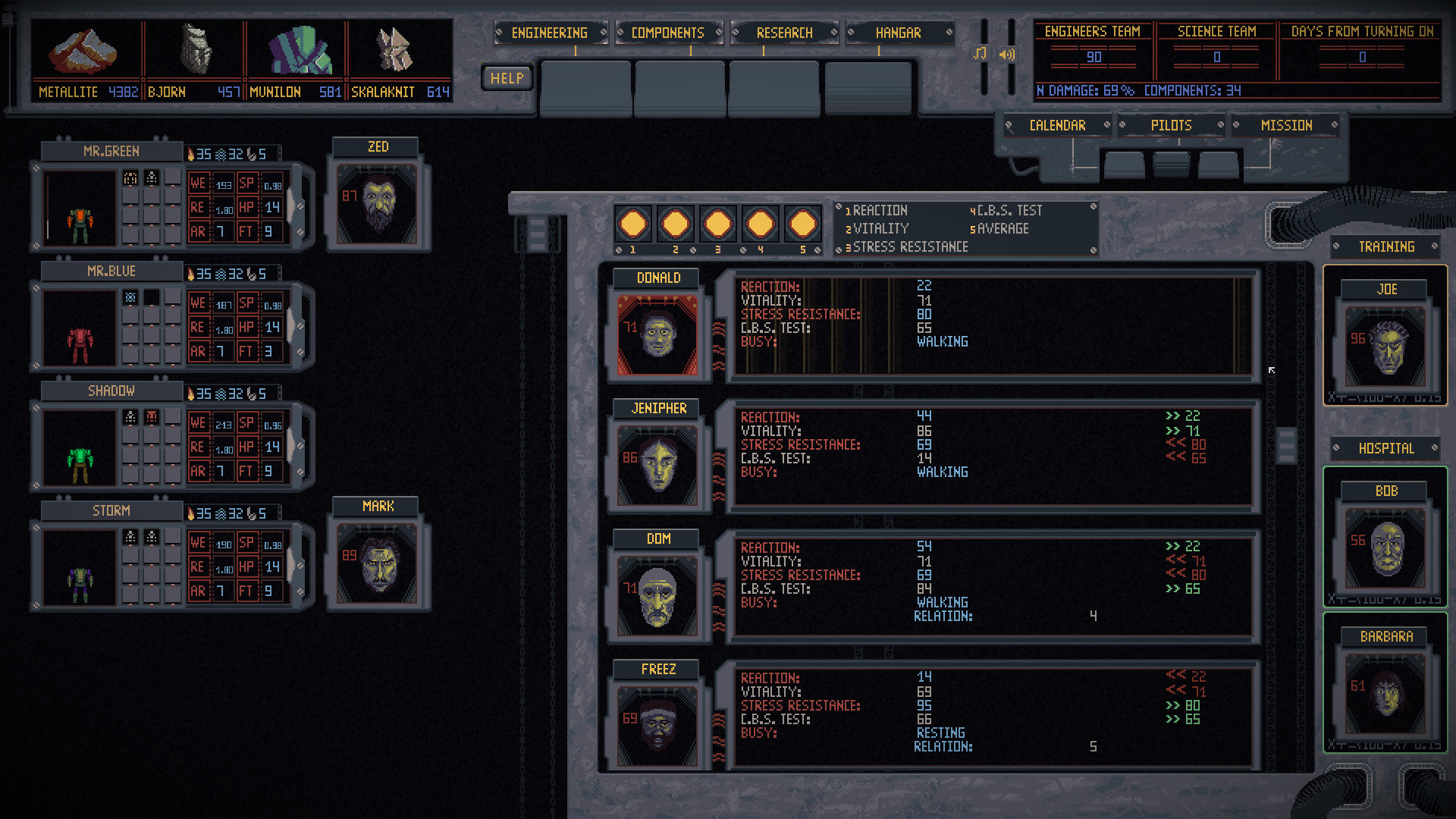Image resolution: width=1456 pixels, height=819 pixels.
Task: Switch to the Calendar tab
Action: click(x=1059, y=125)
